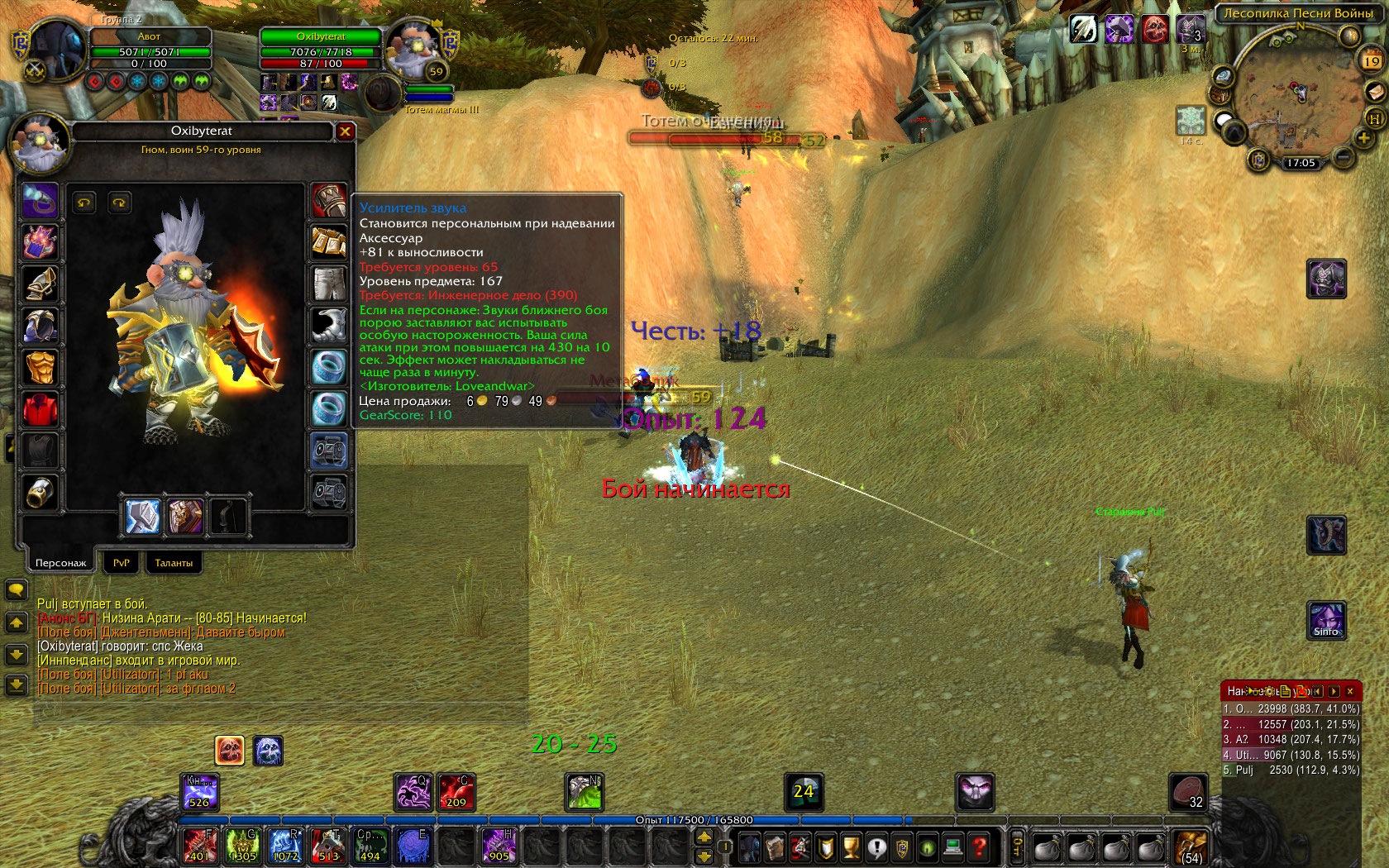The image size is (1389, 868).
Task: Zoom in the minimap with plus button
Action: (x=1363, y=139)
